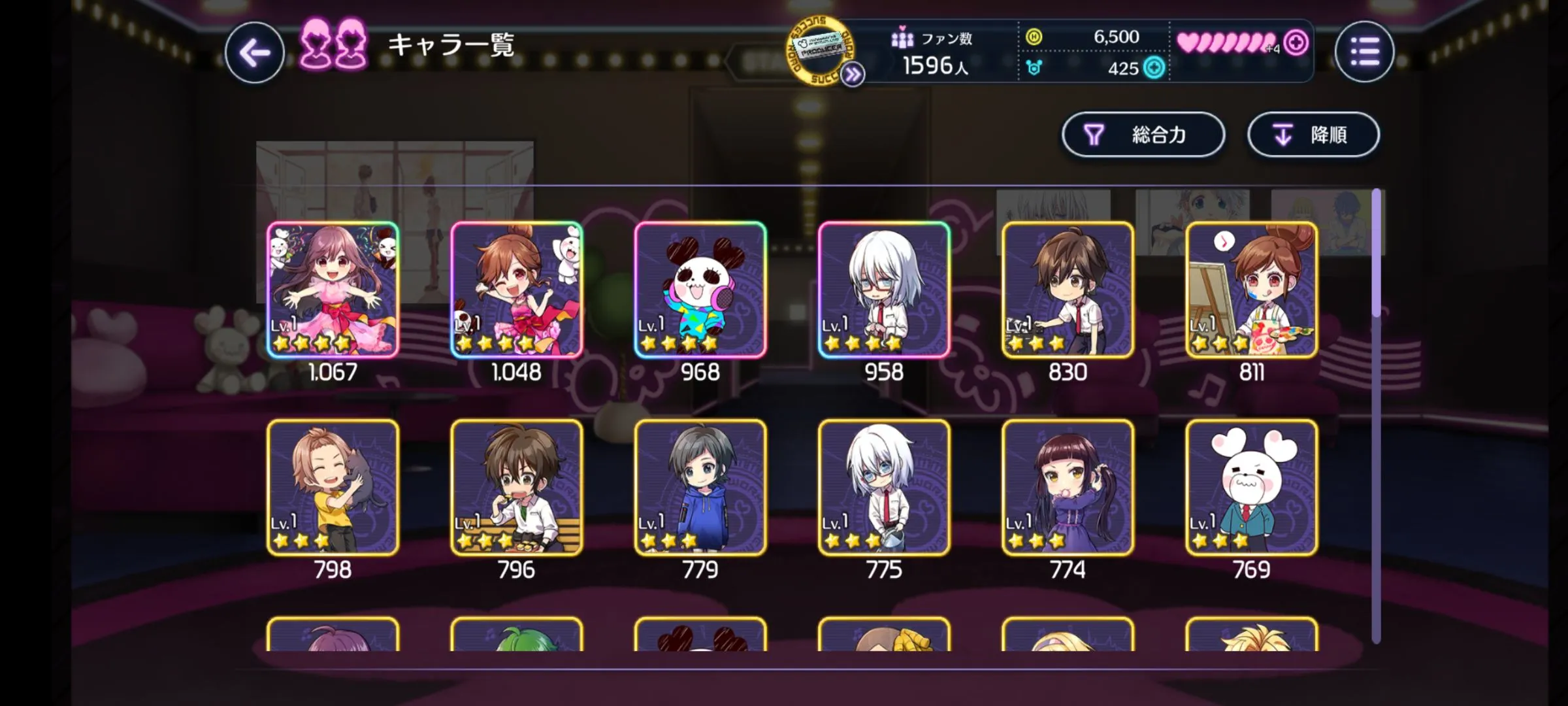Image resolution: width=1568 pixels, height=706 pixels.
Task: Pick the boy eating on bench card
Action: [517, 488]
